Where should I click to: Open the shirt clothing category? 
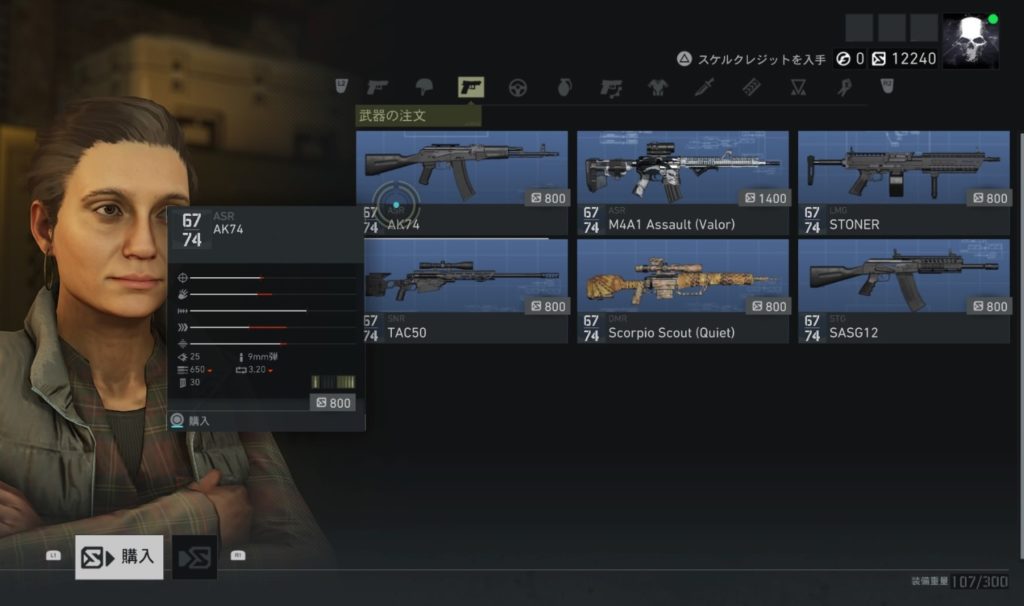pyautogui.click(x=658, y=88)
